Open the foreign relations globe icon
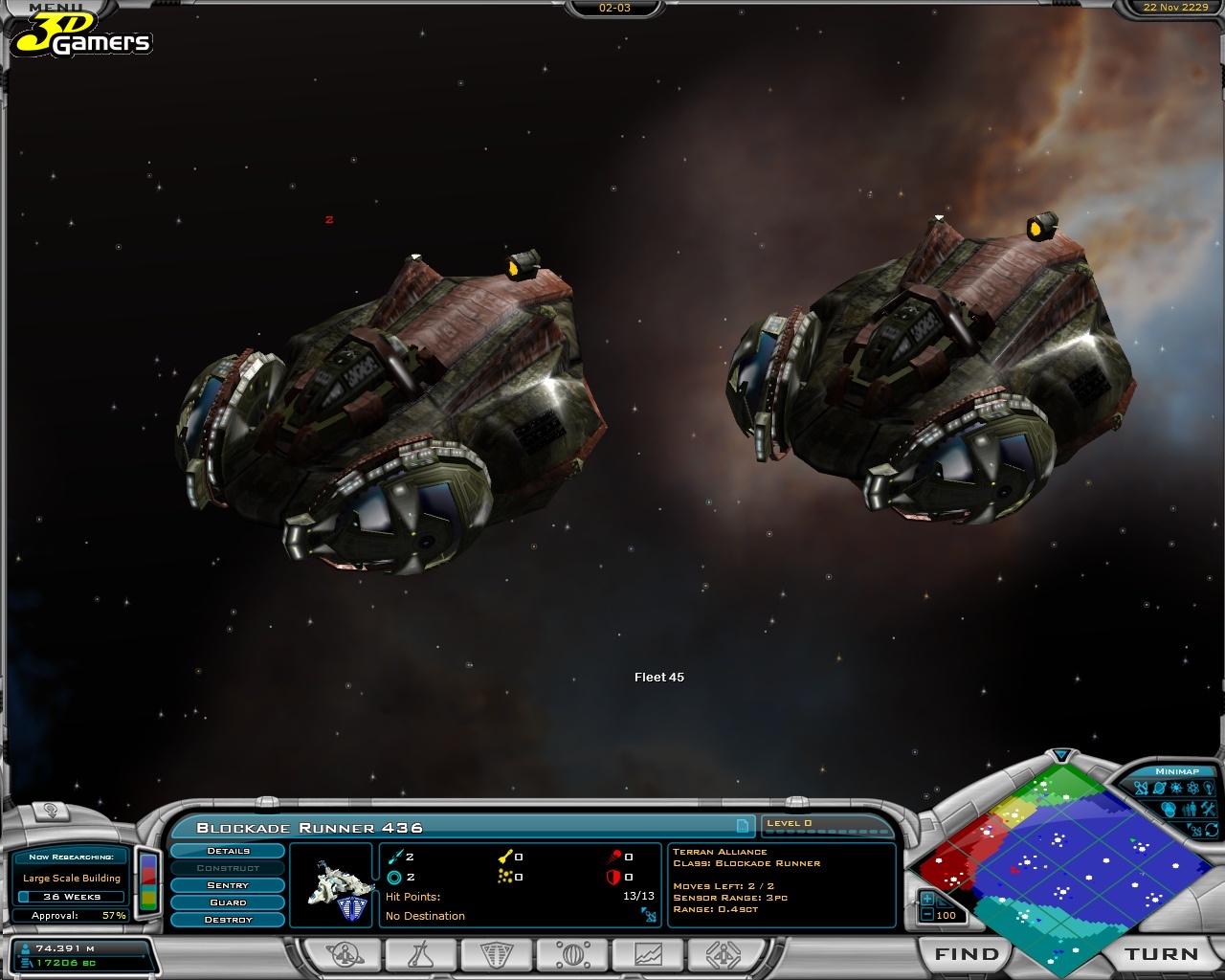The image size is (1225, 980). 571,954
